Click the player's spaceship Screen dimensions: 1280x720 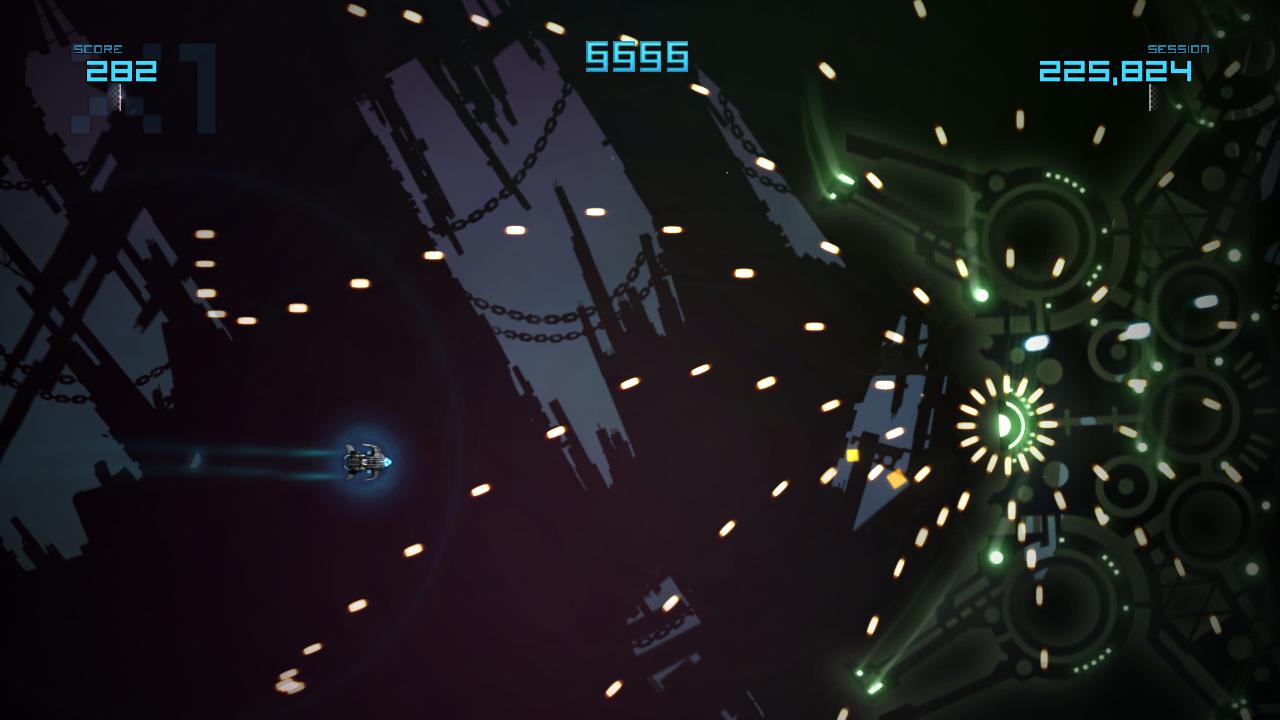point(364,462)
